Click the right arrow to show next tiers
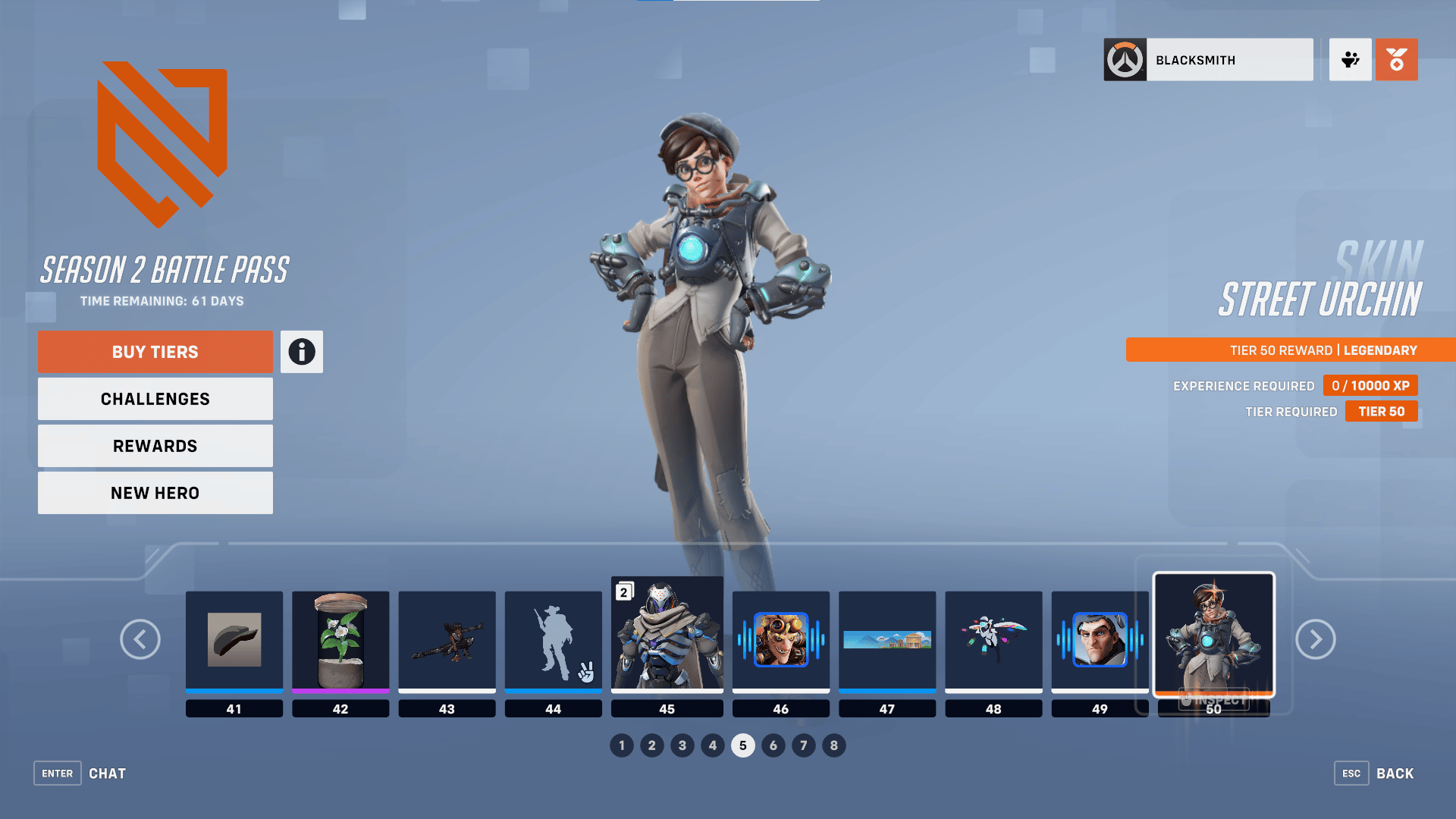Image resolution: width=1456 pixels, height=819 pixels. pos(1316,639)
